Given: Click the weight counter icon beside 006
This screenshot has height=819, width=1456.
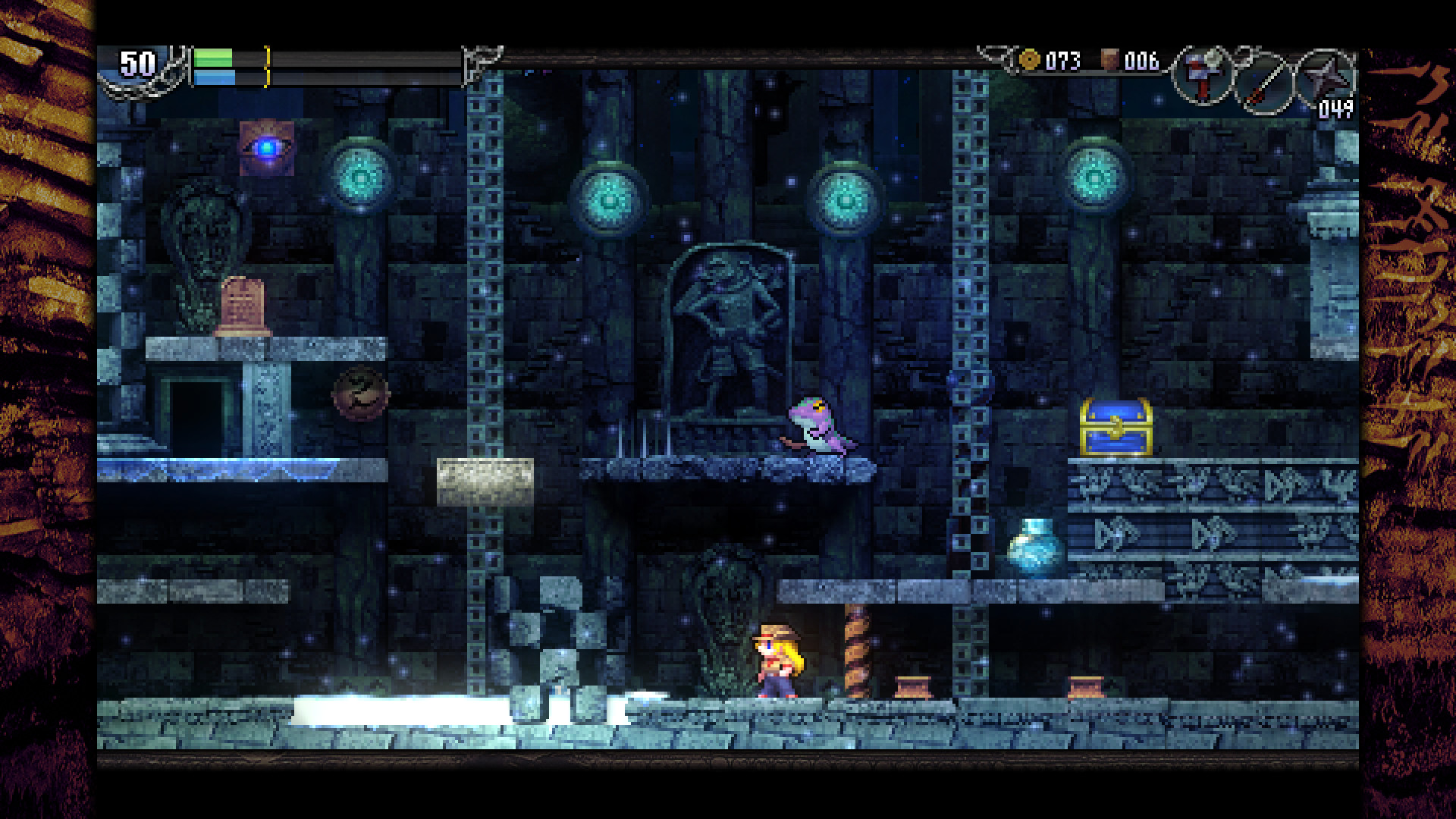Looking at the screenshot, I should [x=1109, y=58].
